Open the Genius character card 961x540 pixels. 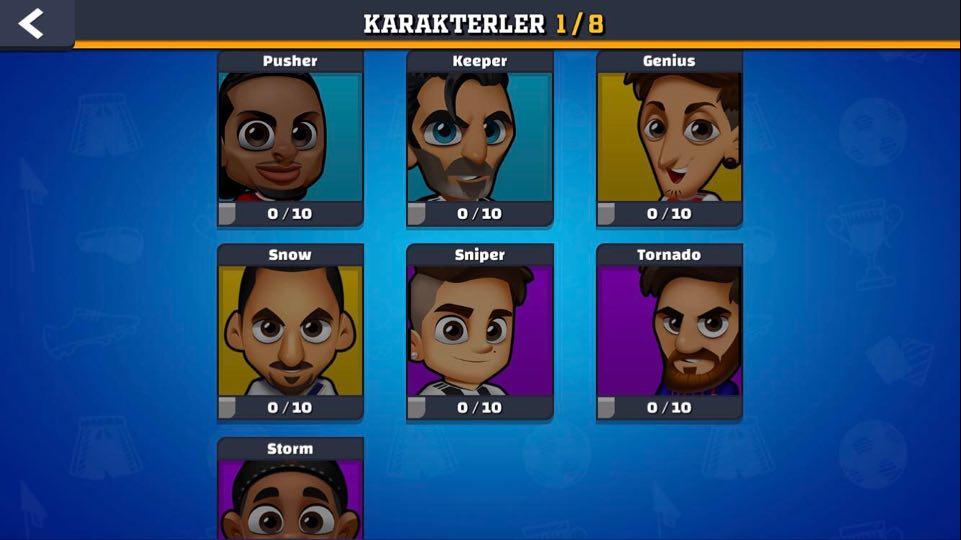[x=670, y=138]
